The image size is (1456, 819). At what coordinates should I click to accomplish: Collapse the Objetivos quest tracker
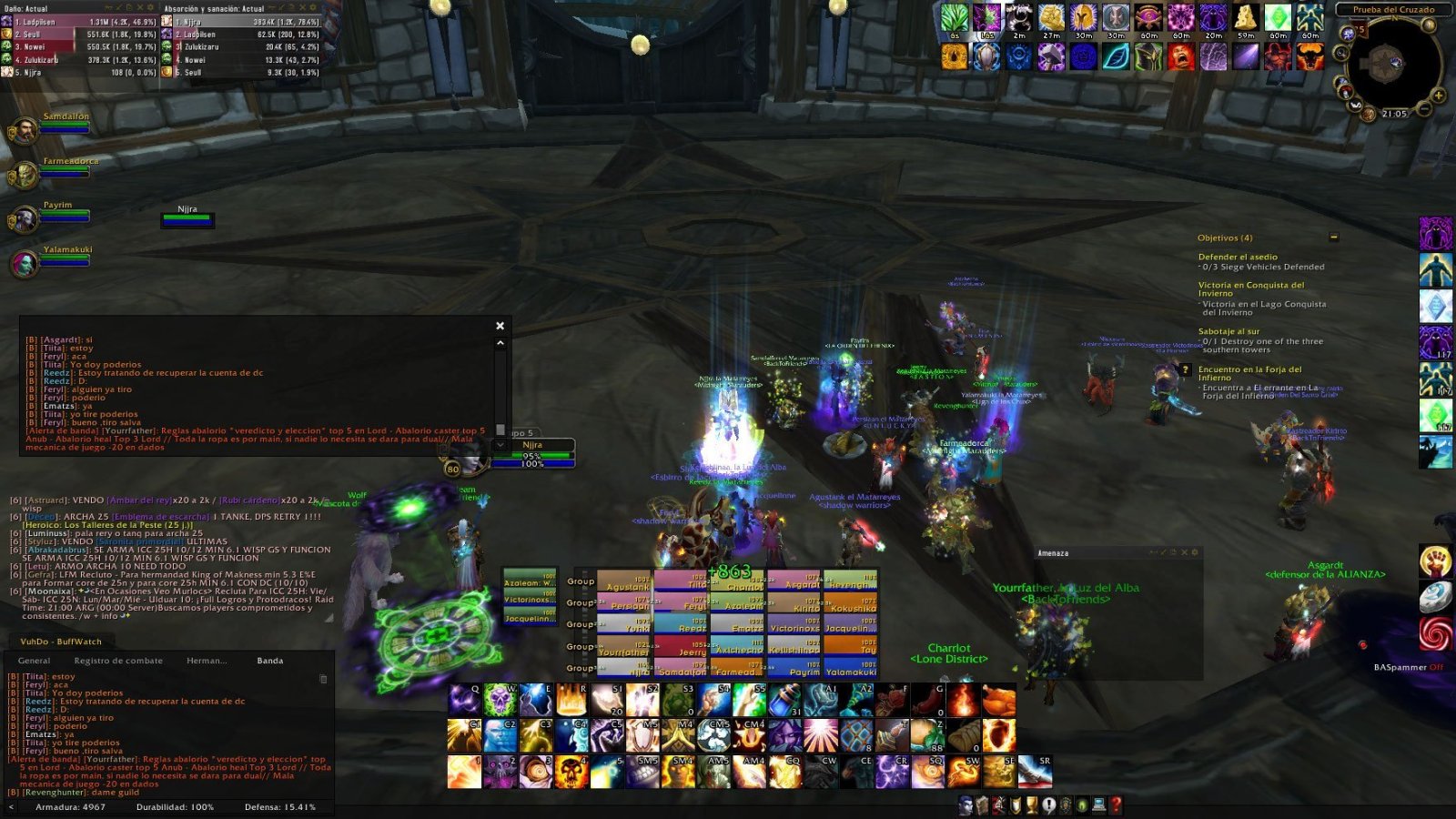click(1334, 238)
